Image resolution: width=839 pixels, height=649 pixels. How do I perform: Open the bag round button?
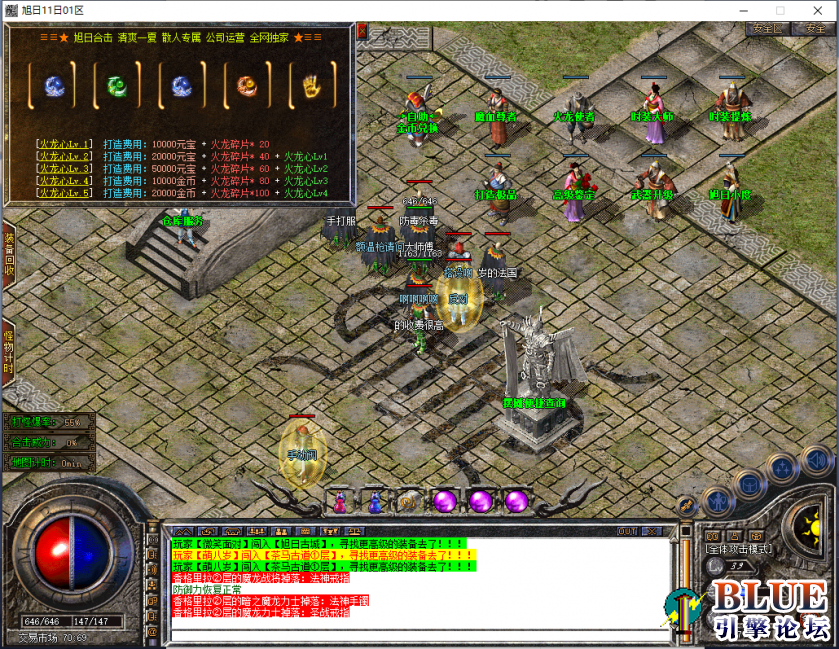(749, 485)
